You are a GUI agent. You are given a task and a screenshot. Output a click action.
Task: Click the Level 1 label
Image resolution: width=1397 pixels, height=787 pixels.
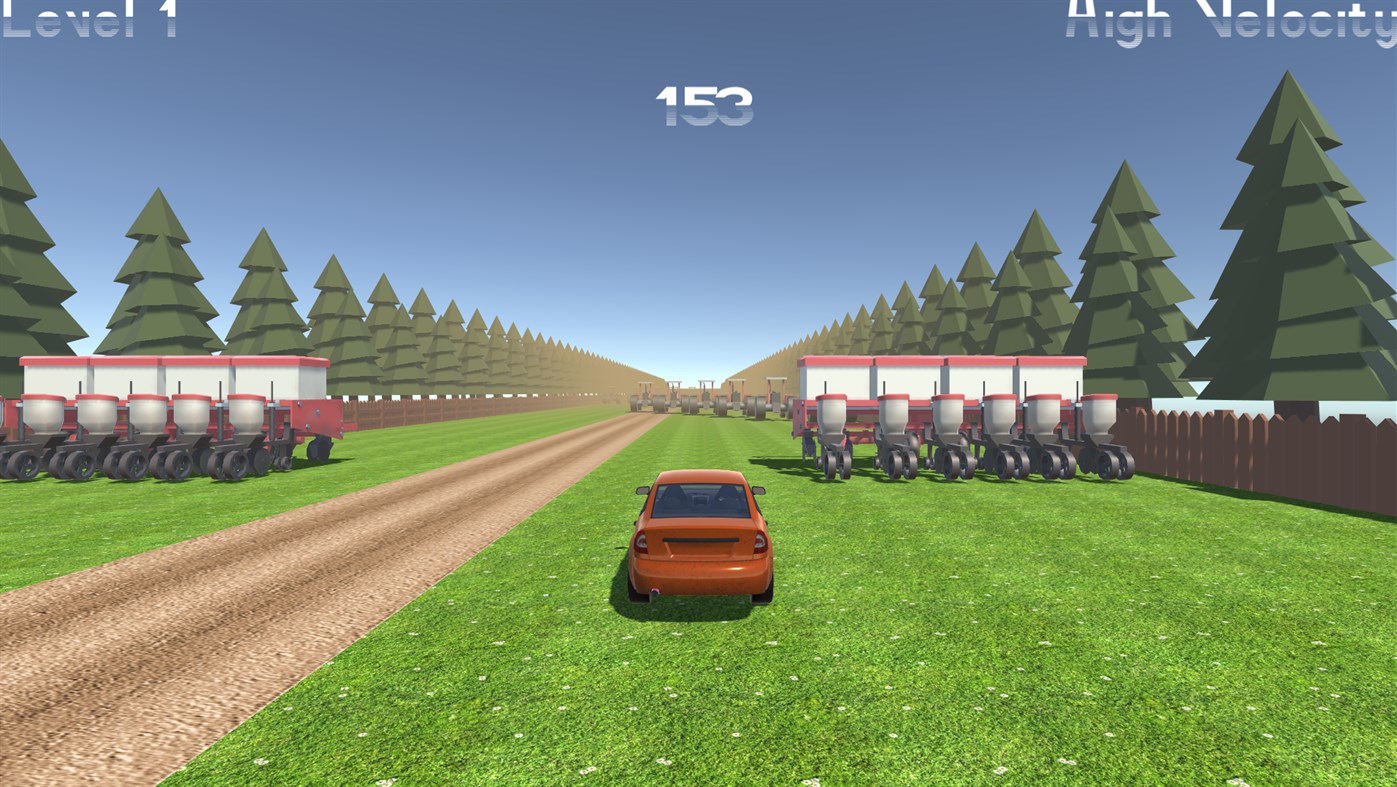point(88,20)
